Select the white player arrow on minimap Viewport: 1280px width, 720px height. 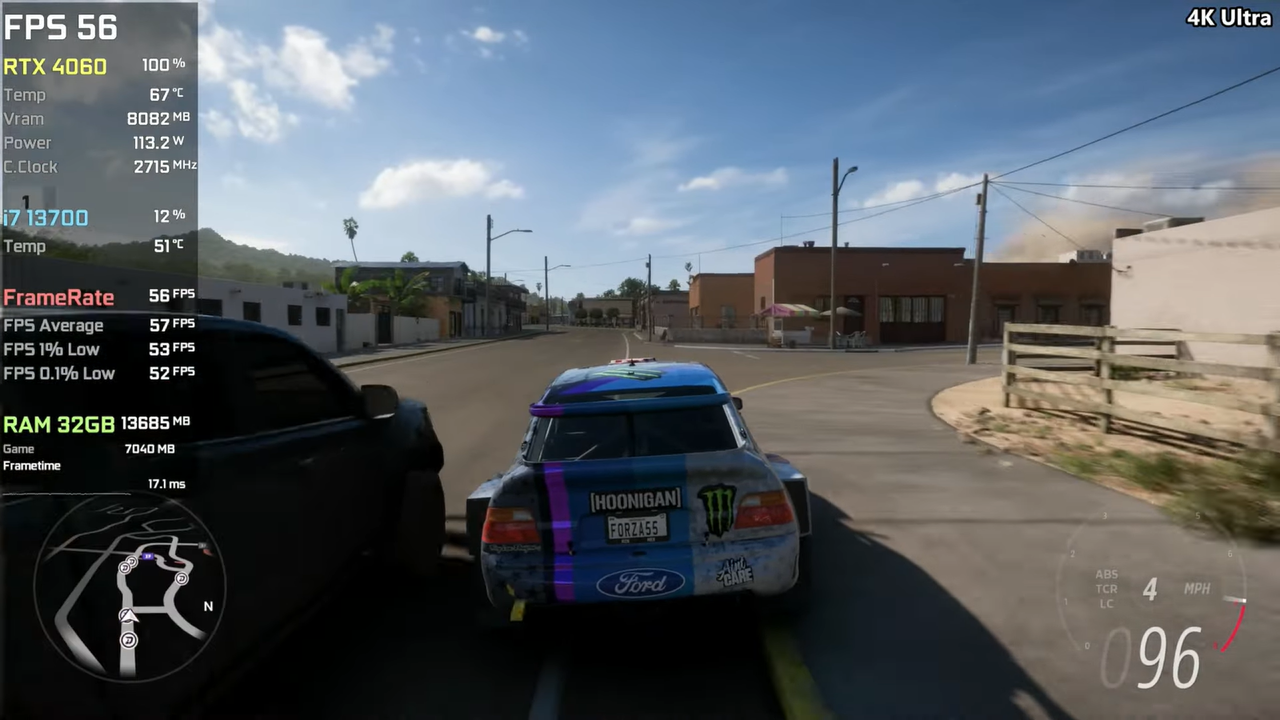(128, 616)
